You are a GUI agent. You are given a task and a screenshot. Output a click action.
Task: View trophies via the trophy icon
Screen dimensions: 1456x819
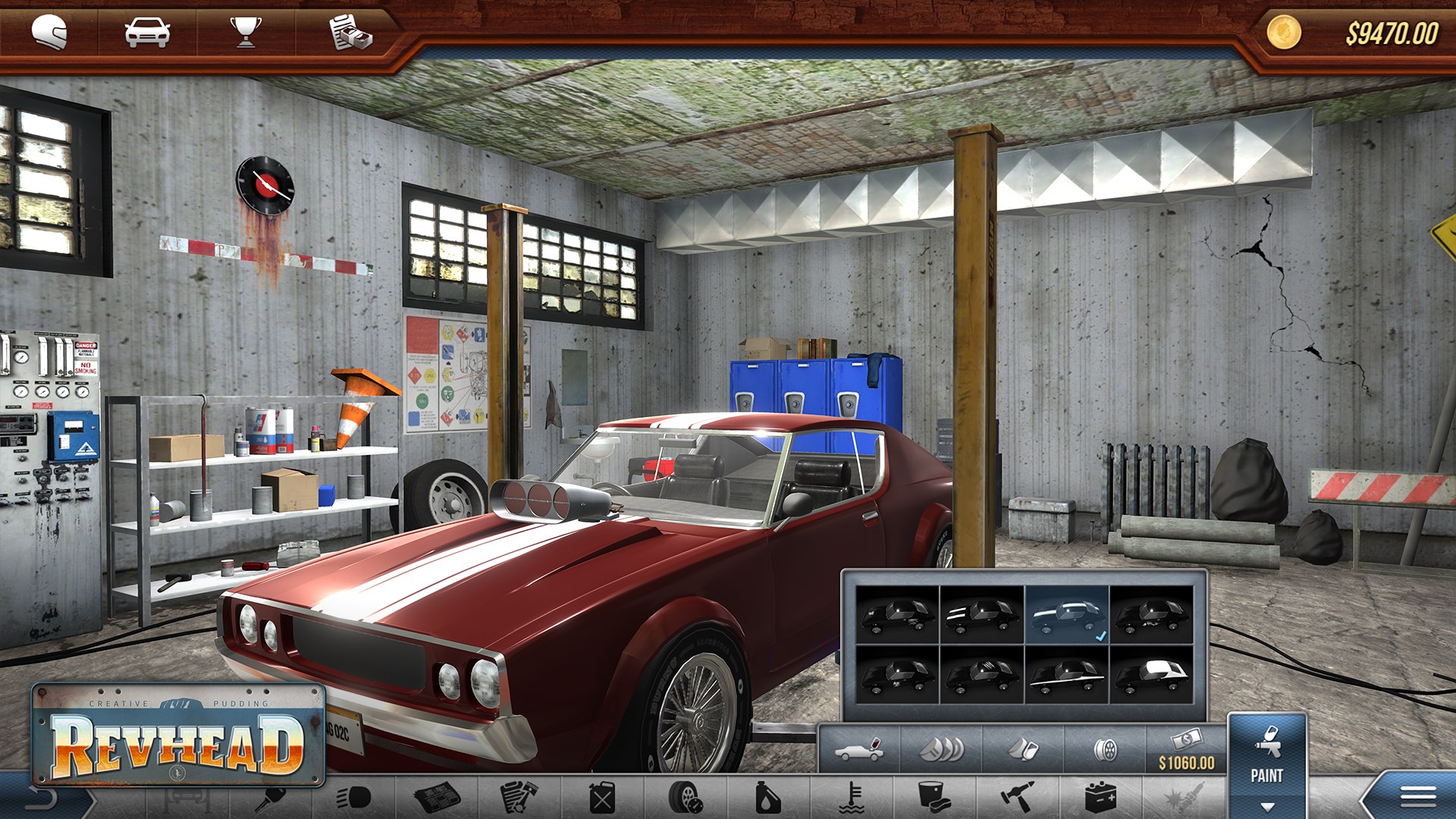click(243, 31)
